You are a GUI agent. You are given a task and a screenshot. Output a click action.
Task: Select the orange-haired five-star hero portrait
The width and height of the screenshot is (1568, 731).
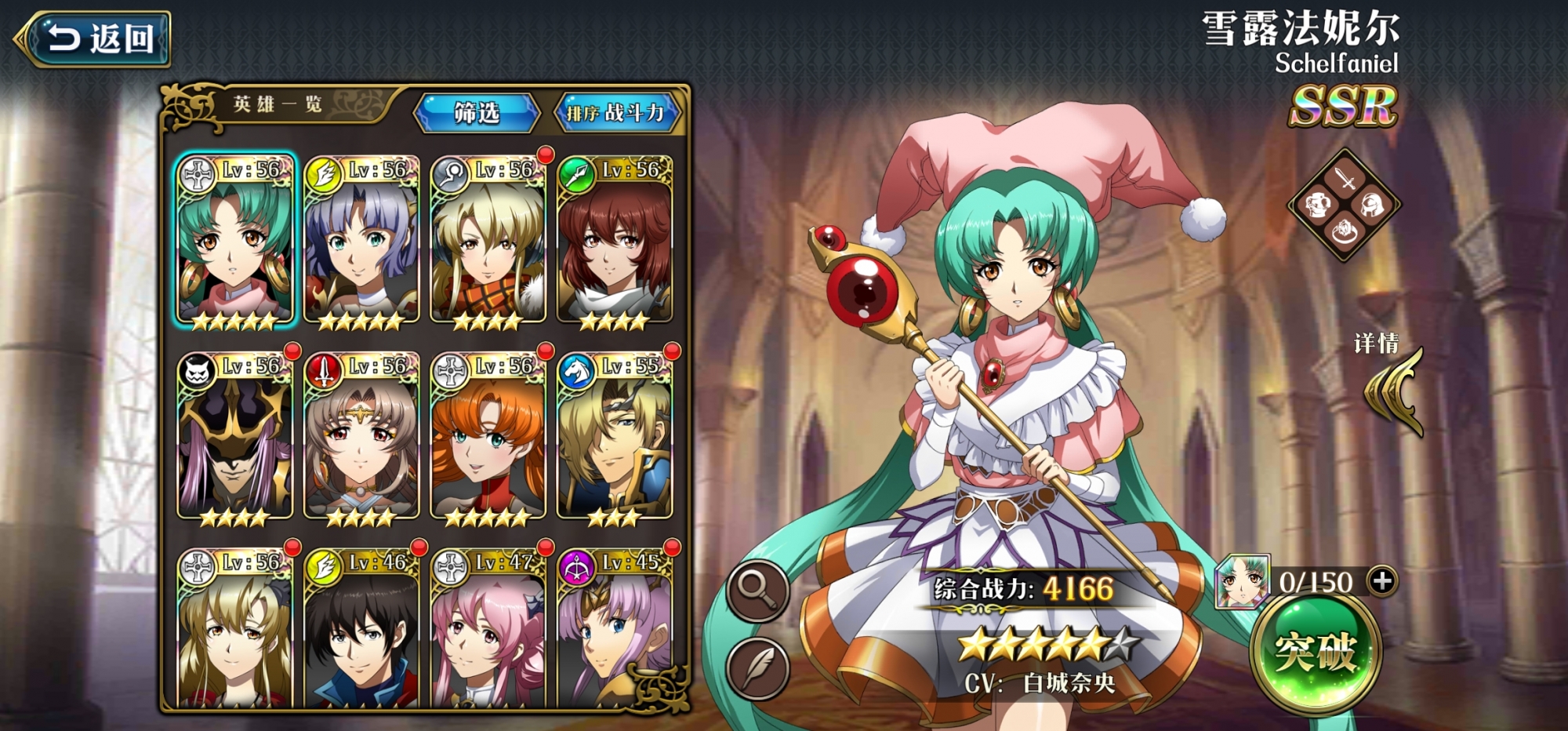pos(488,438)
